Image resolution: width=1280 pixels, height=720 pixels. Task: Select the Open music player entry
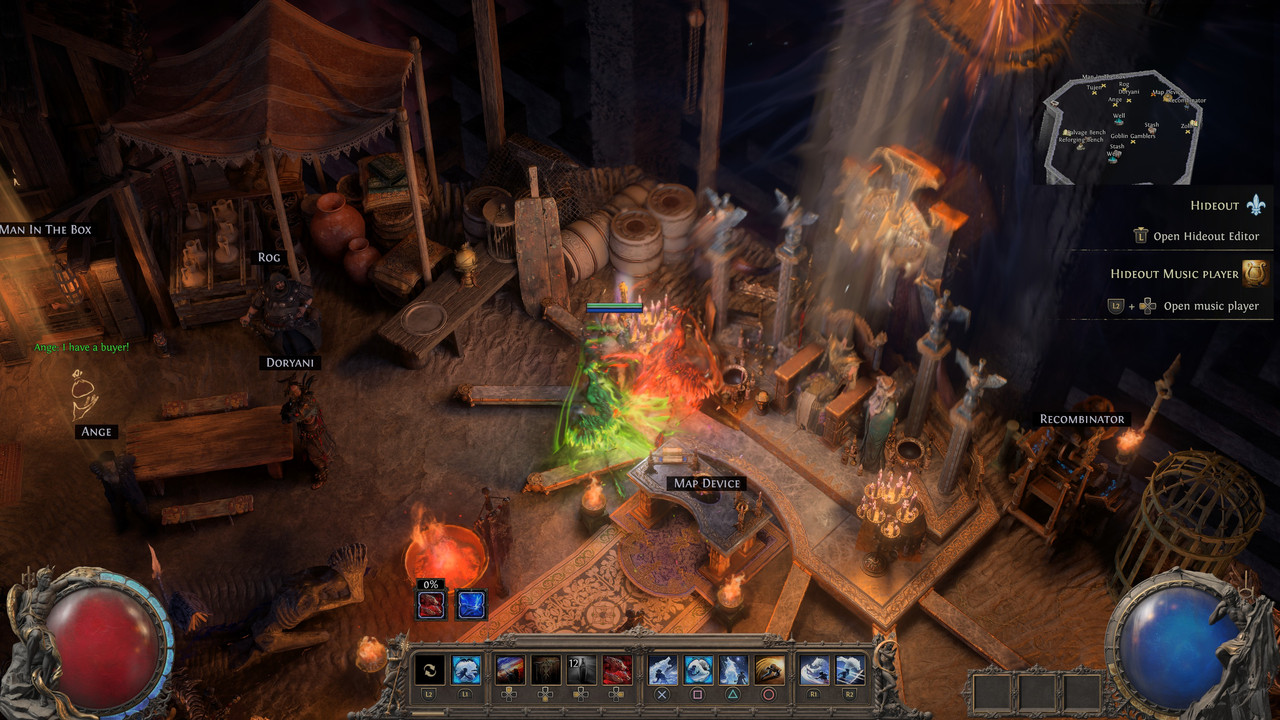(x=1210, y=306)
